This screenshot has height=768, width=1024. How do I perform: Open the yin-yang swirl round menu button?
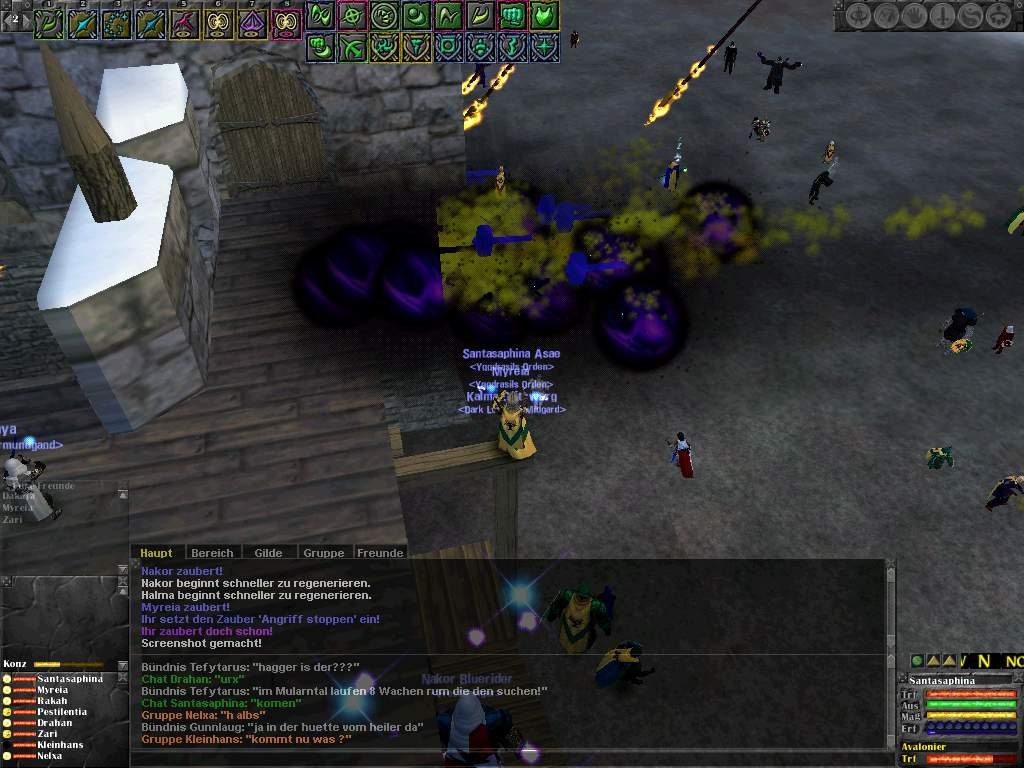[x=969, y=16]
